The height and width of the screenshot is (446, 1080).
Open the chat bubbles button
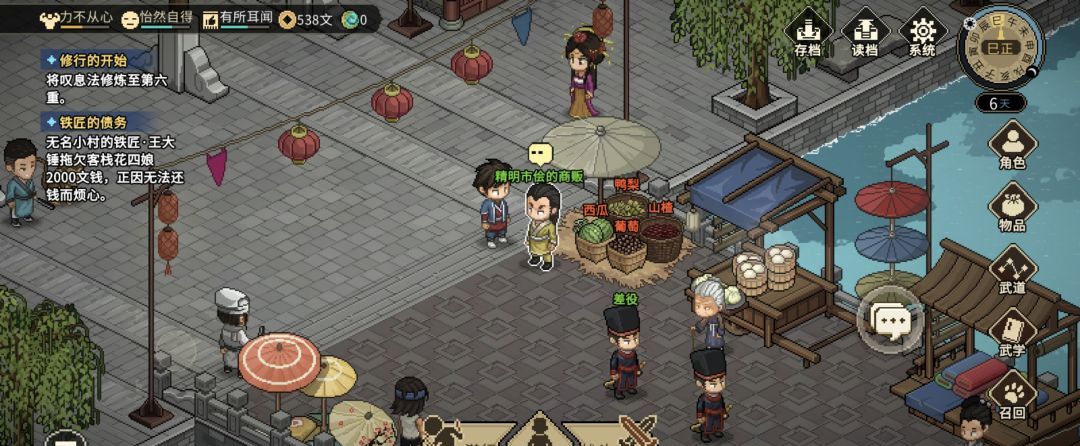click(890, 320)
